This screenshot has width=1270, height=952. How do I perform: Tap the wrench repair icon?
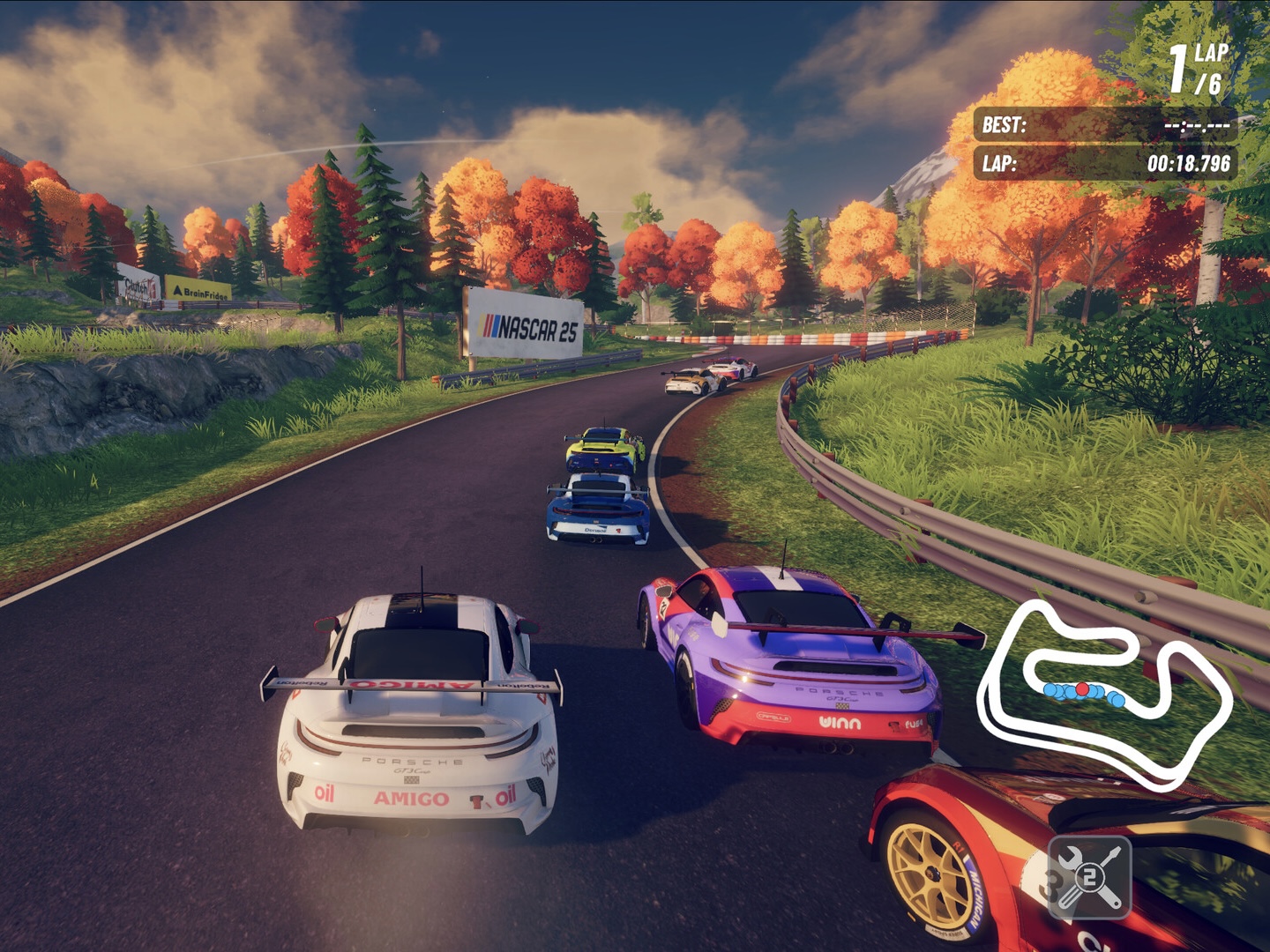tap(1089, 878)
